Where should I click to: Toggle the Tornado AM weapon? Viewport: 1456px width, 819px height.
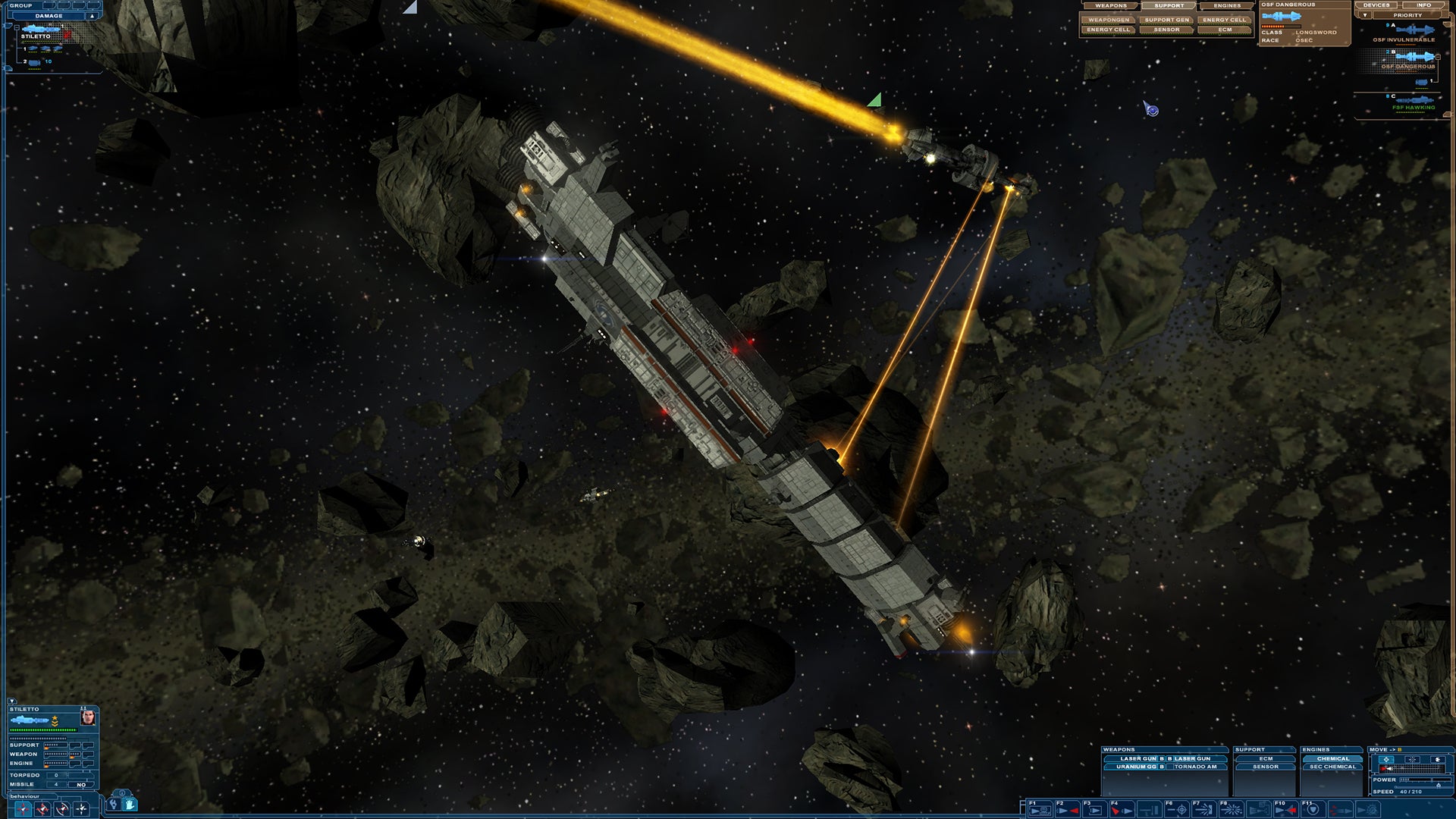1195,767
